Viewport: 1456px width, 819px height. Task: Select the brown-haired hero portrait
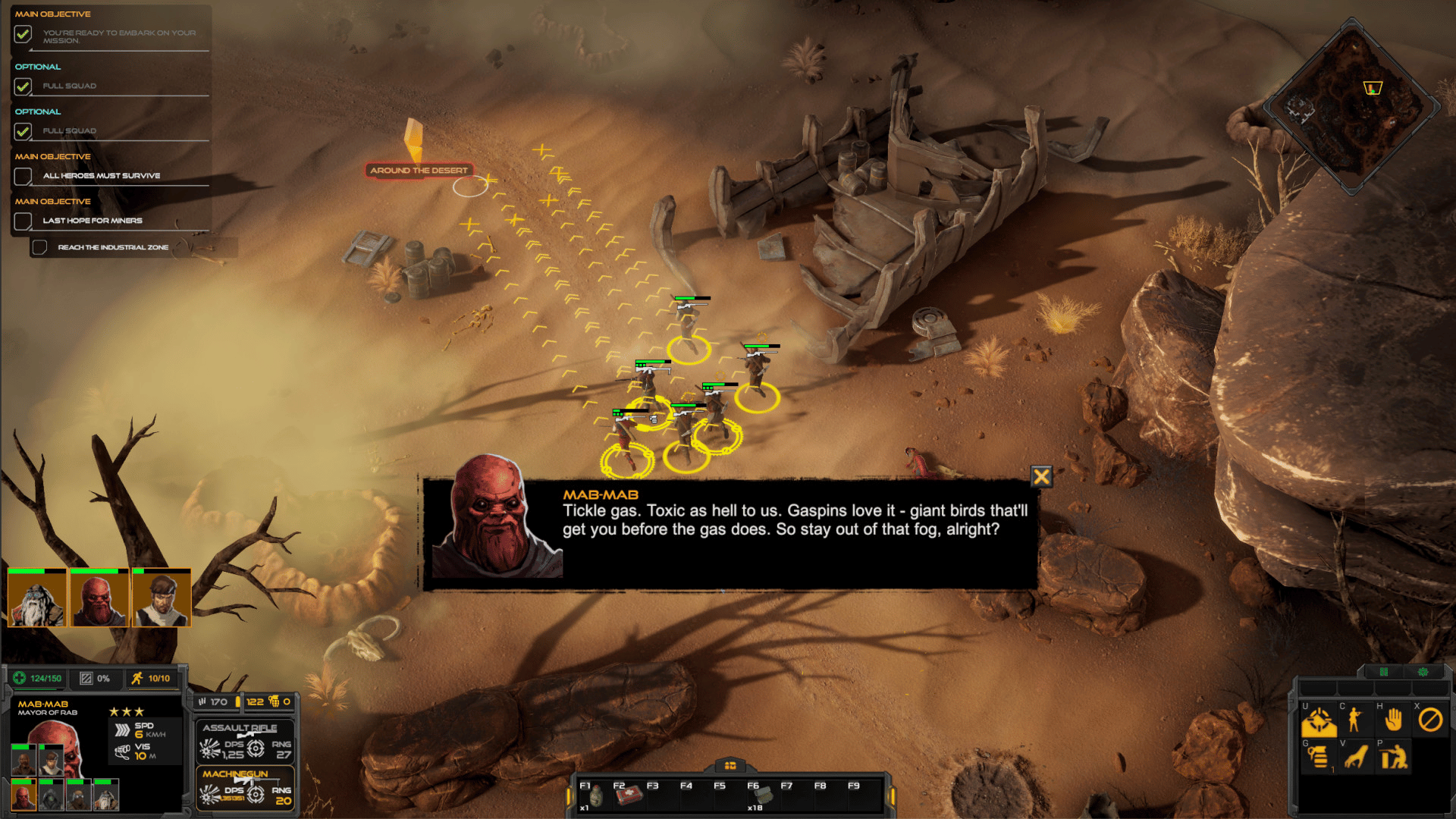(x=162, y=599)
